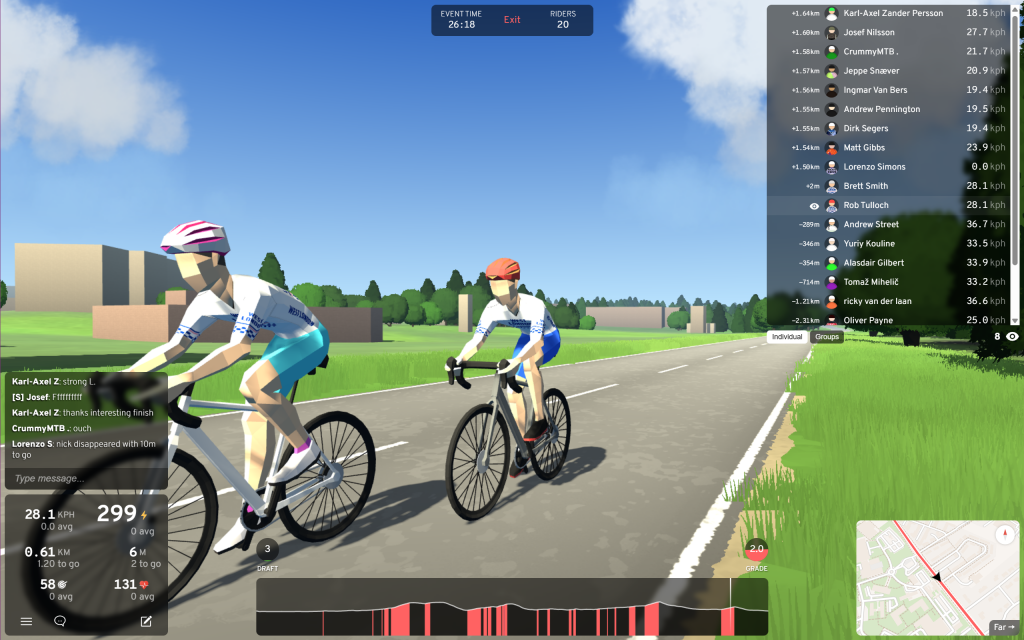Screen dimensions: 1024x640
Task: Switch to the Groups tab
Action: coord(827,337)
